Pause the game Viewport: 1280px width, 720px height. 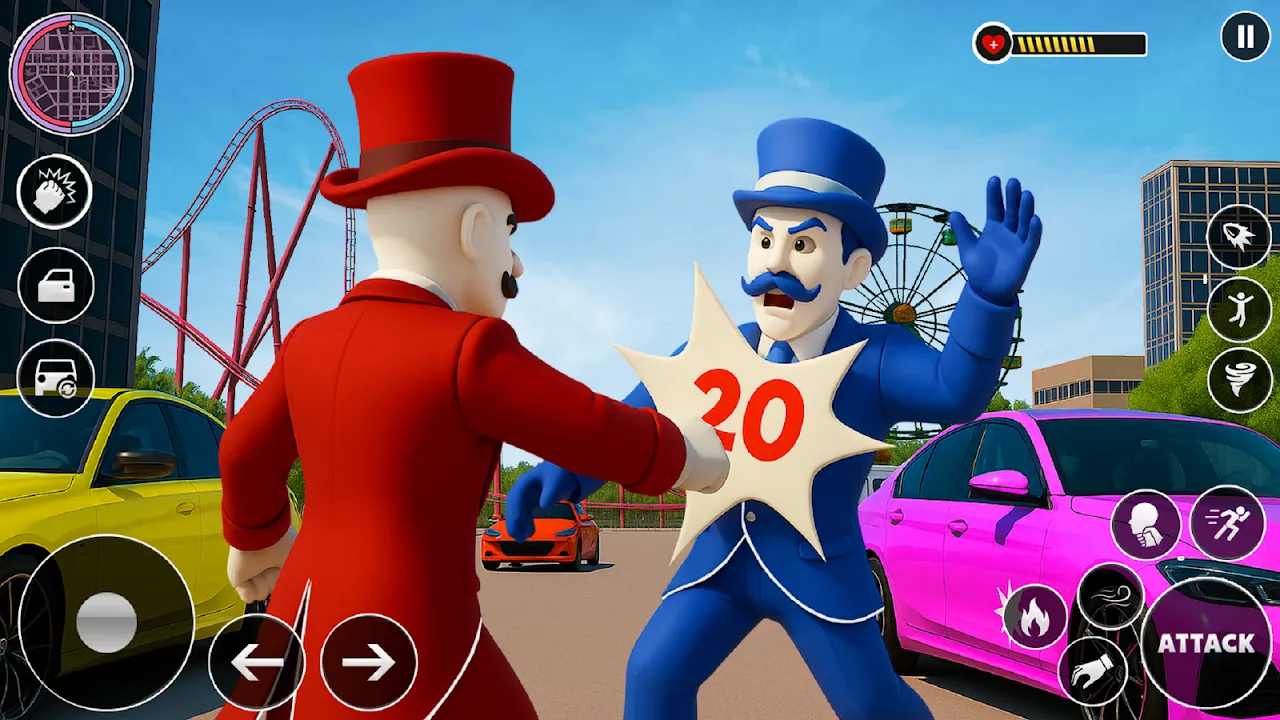[x=1245, y=37]
